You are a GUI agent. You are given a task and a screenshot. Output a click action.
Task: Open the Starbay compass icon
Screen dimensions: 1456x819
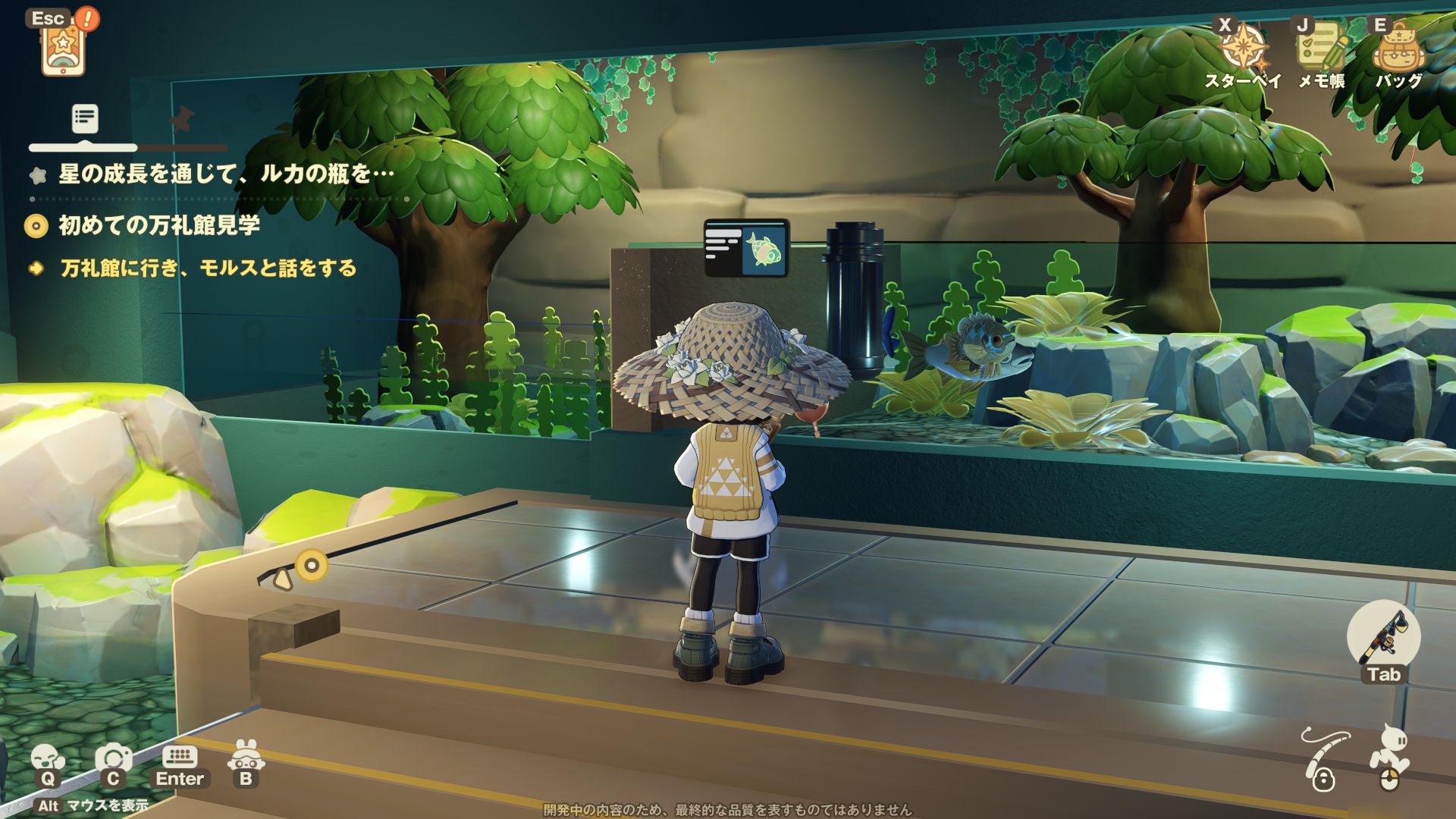click(1242, 48)
